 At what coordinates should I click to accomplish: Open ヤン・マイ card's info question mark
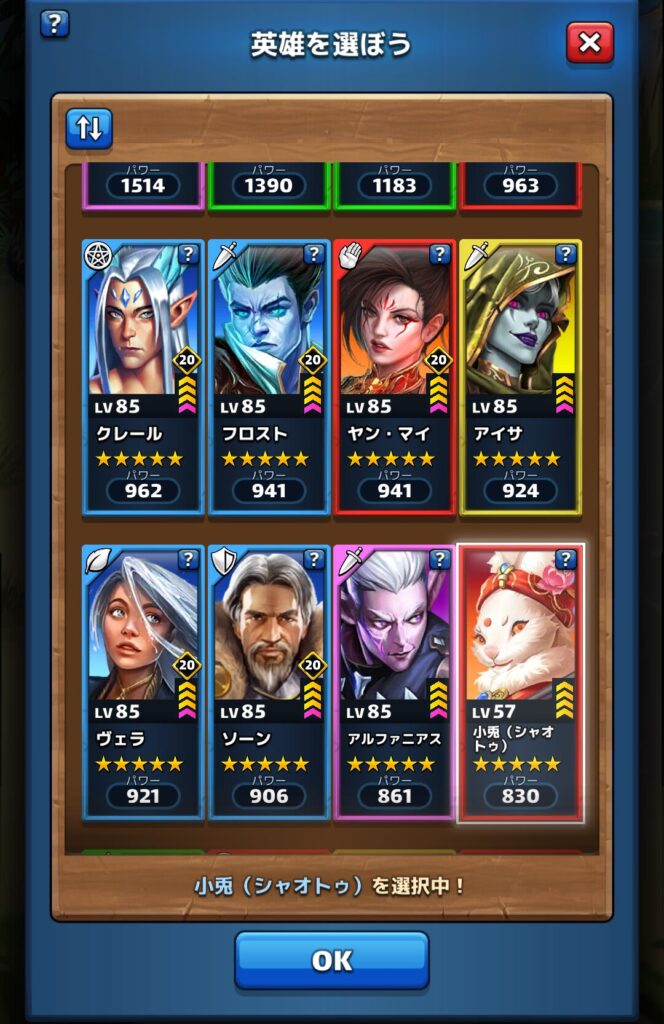pyautogui.click(x=440, y=254)
